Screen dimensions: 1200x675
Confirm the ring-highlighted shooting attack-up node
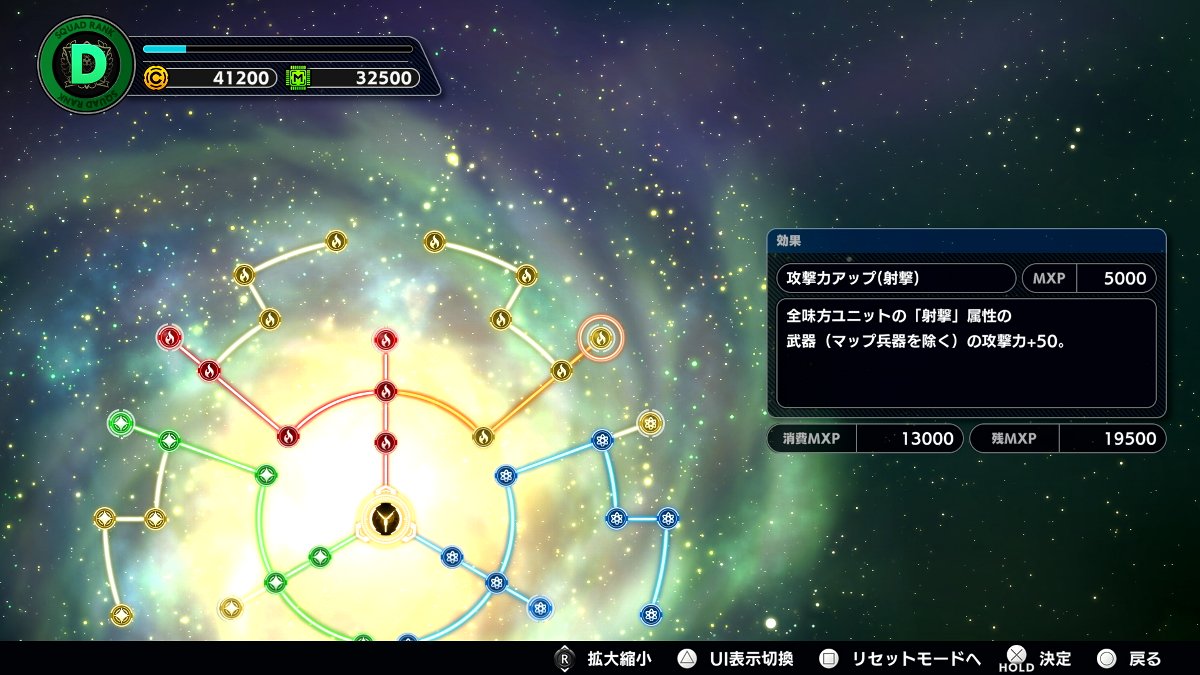tap(600, 339)
